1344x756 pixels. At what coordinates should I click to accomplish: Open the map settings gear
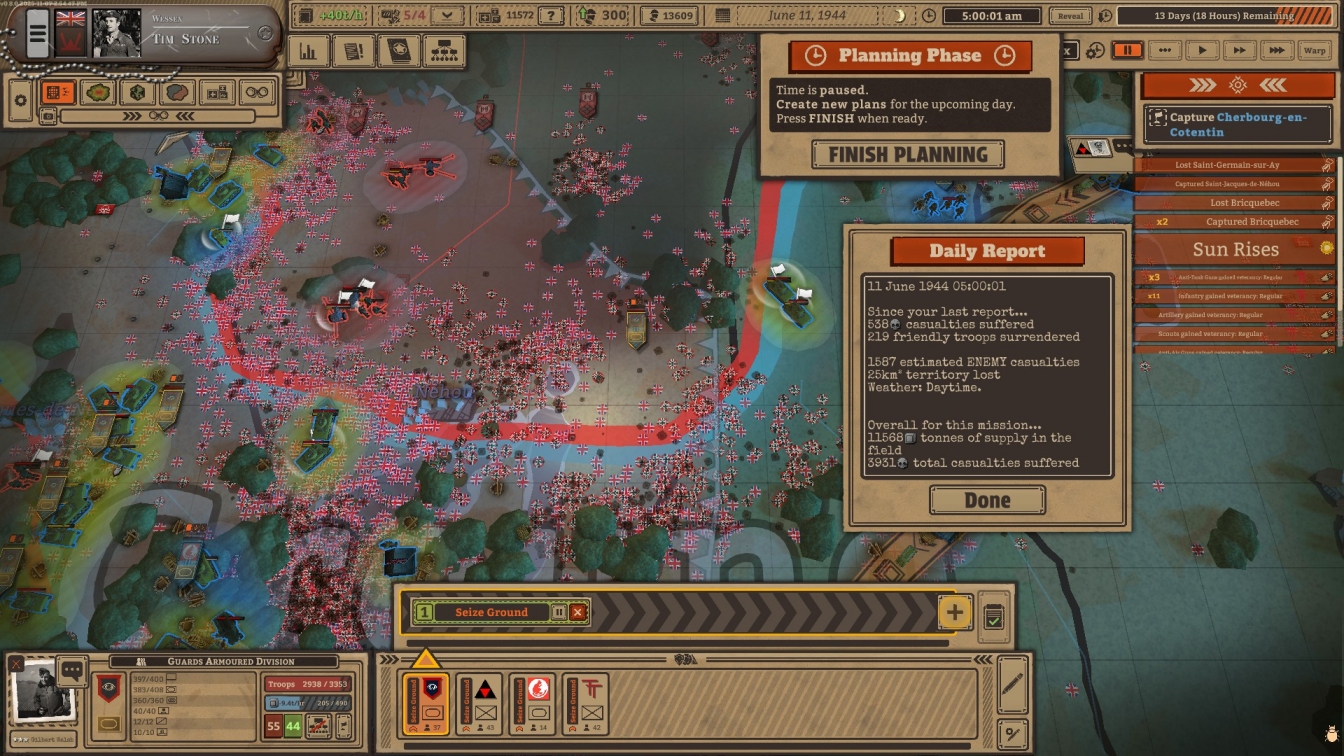pos(19,100)
